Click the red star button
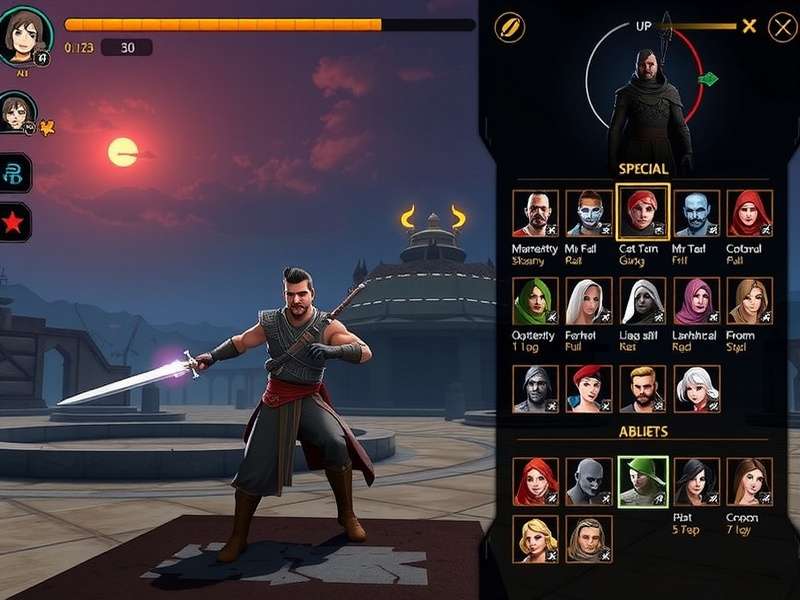 click(x=16, y=223)
